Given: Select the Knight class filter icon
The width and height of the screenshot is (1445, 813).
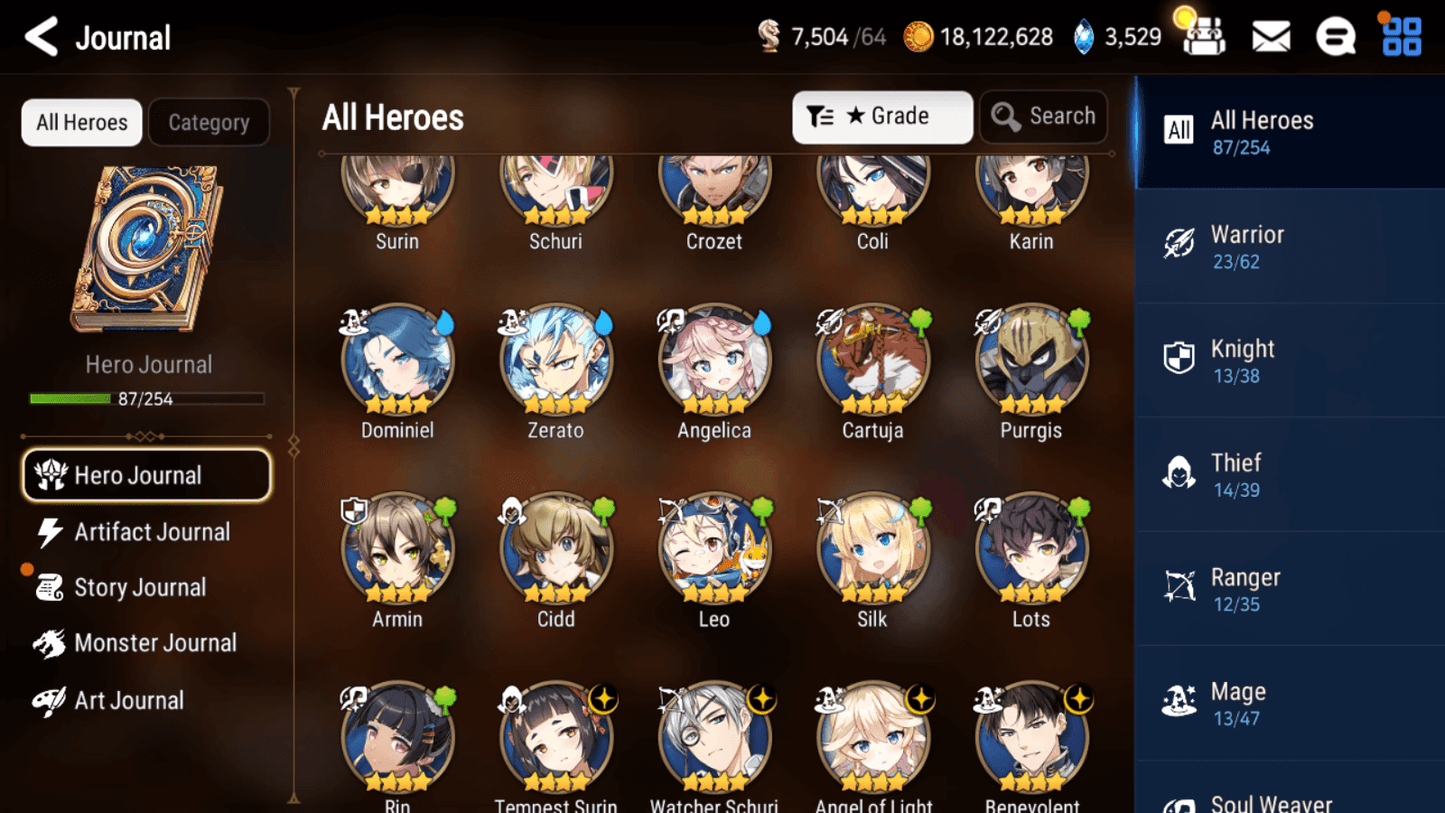Looking at the screenshot, I should coord(1181,358).
